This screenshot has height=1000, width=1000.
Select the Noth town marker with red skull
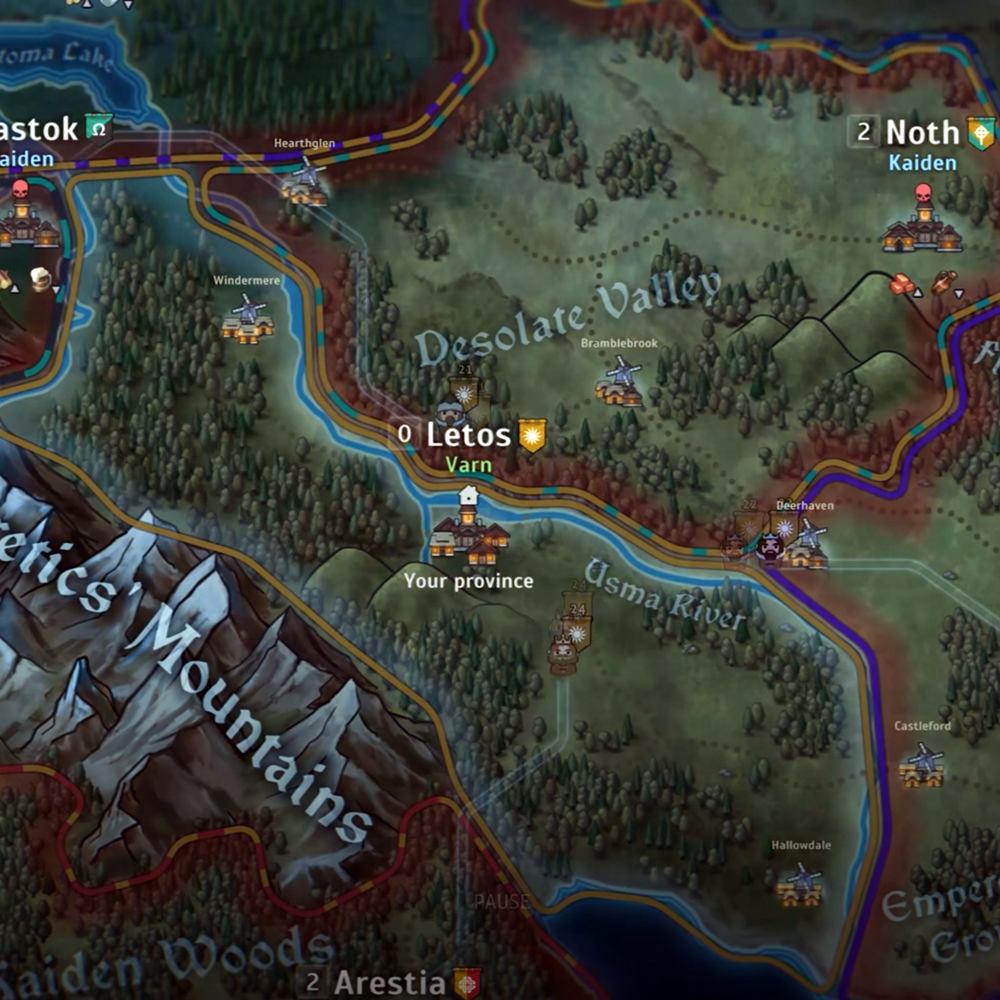pos(922,222)
